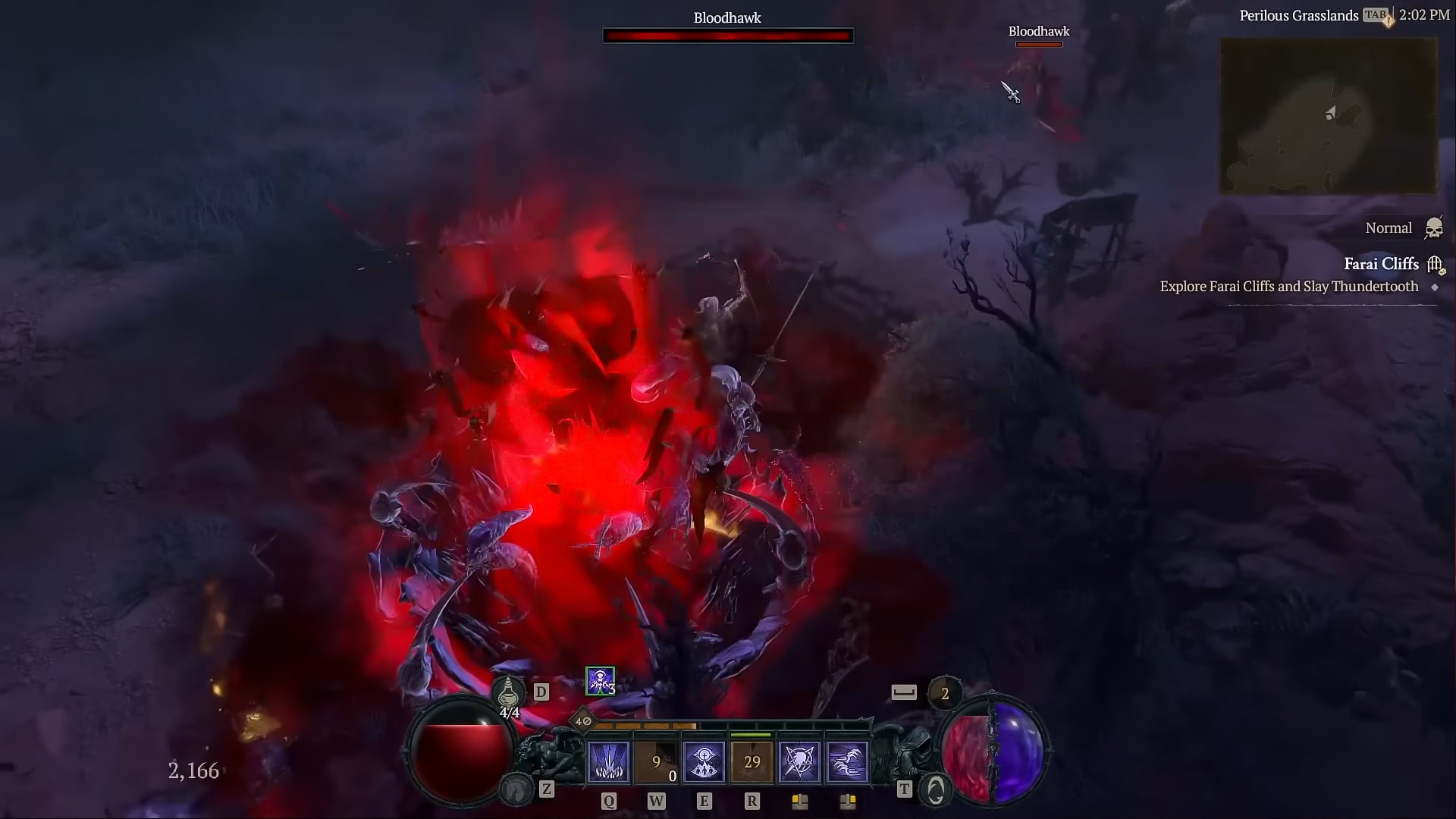This screenshot has height=819, width=1456.
Task: Click the level 40 badge
Action: (x=582, y=721)
